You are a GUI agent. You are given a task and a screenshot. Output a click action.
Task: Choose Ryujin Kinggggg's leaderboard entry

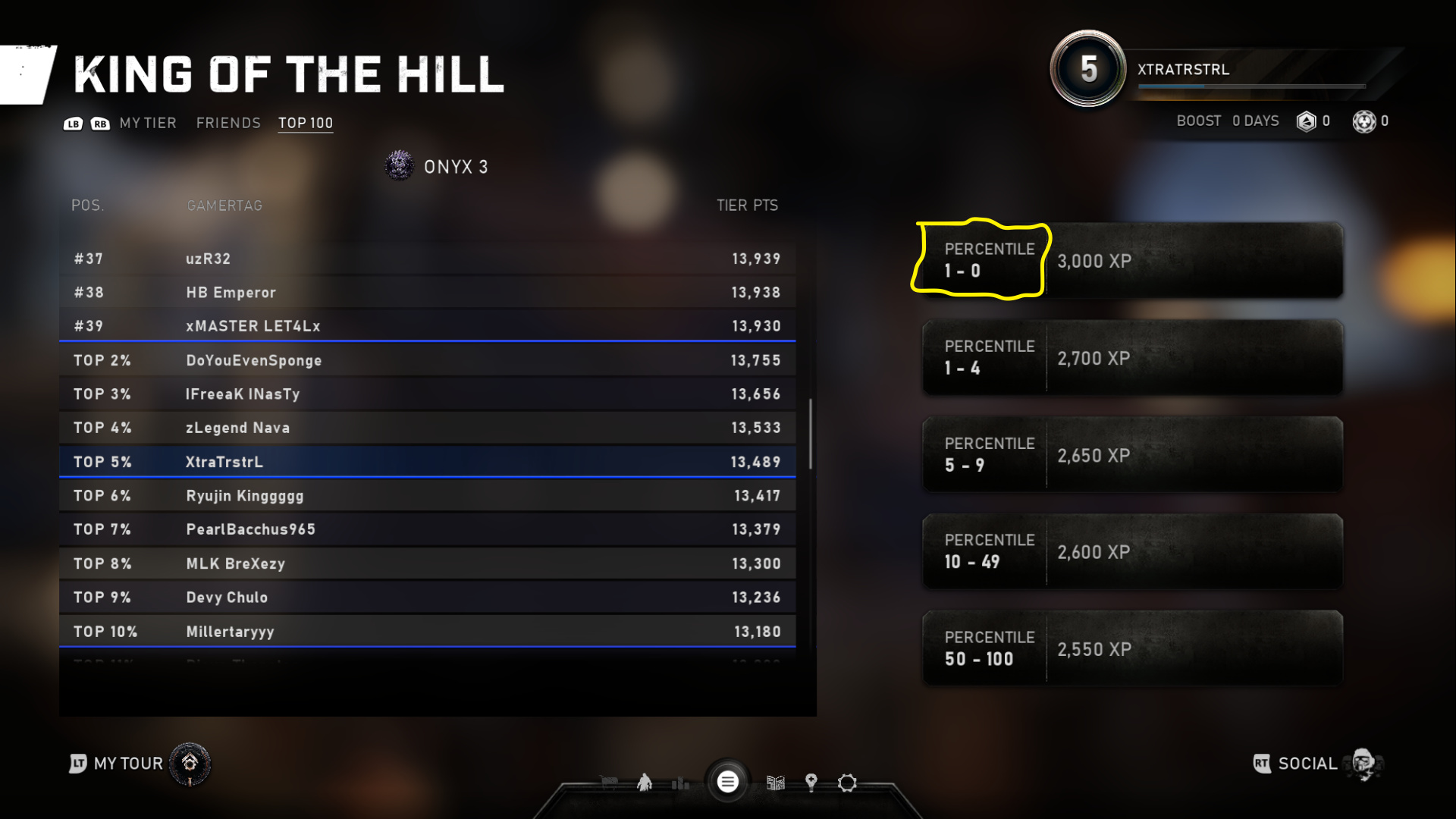tap(427, 496)
